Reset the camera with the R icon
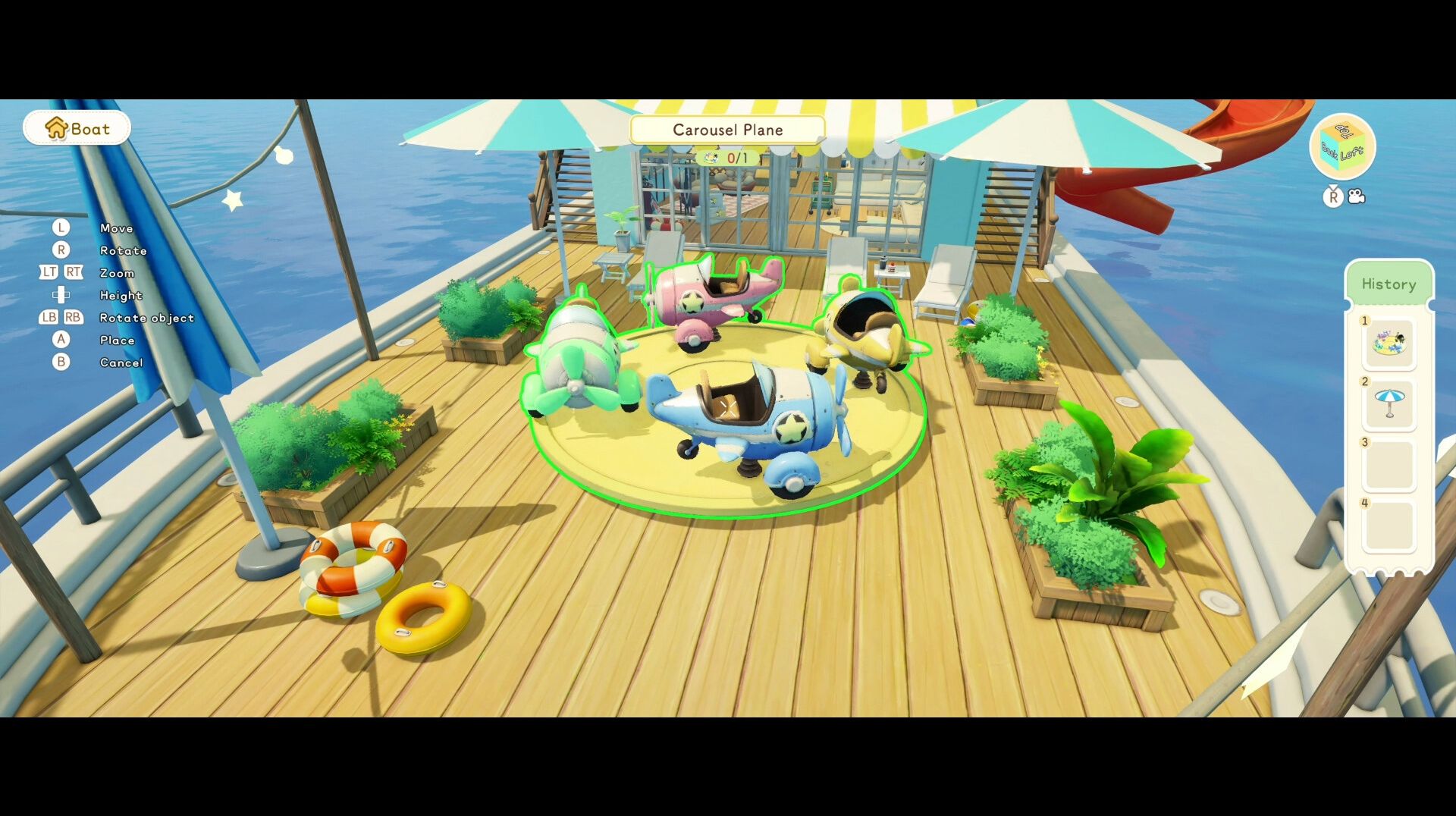Viewport: 1456px width, 816px height. click(1332, 198)
